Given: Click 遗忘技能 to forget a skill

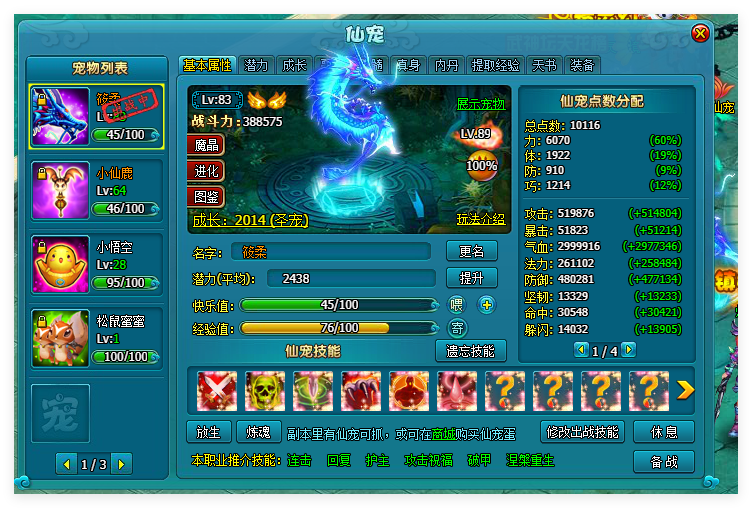Looking at the screenshot, I should [x=471, y=351].
